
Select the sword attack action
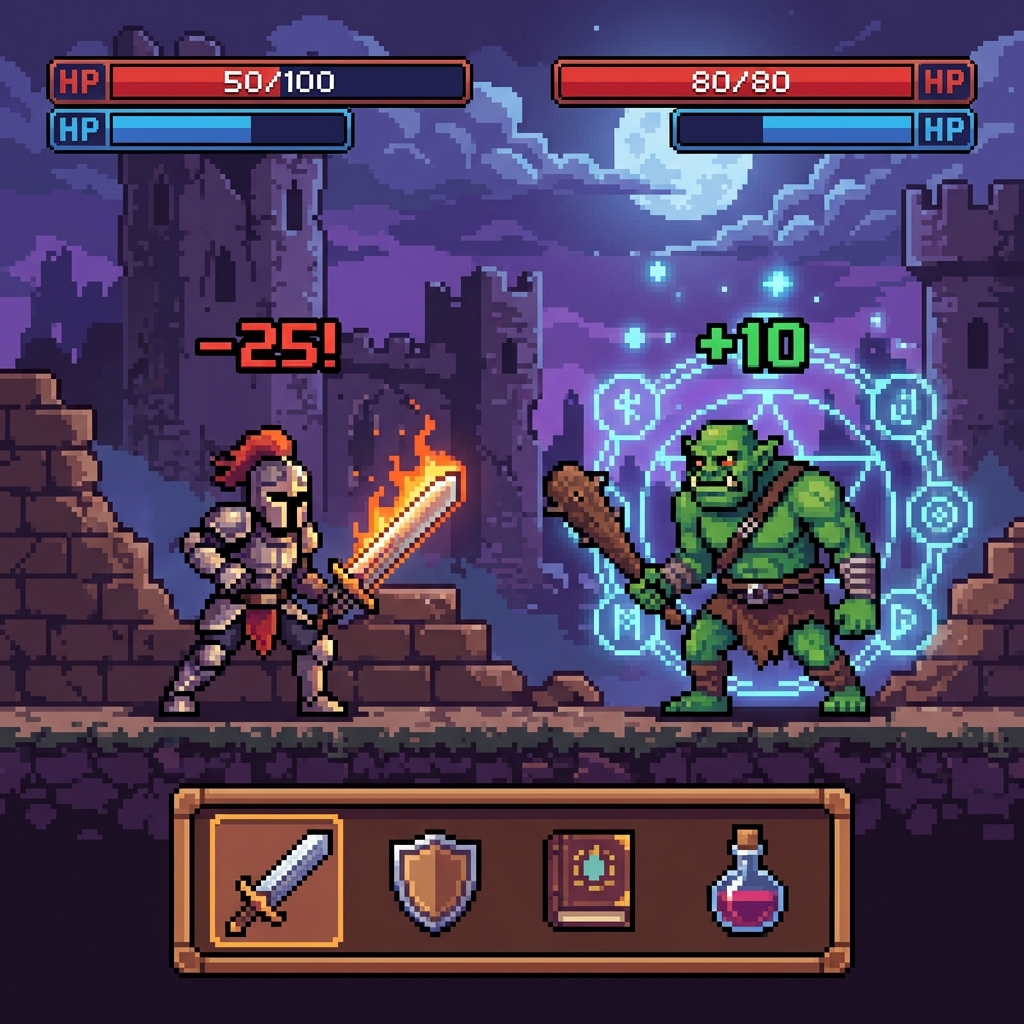pyautogui.click(x=277, y=881)
